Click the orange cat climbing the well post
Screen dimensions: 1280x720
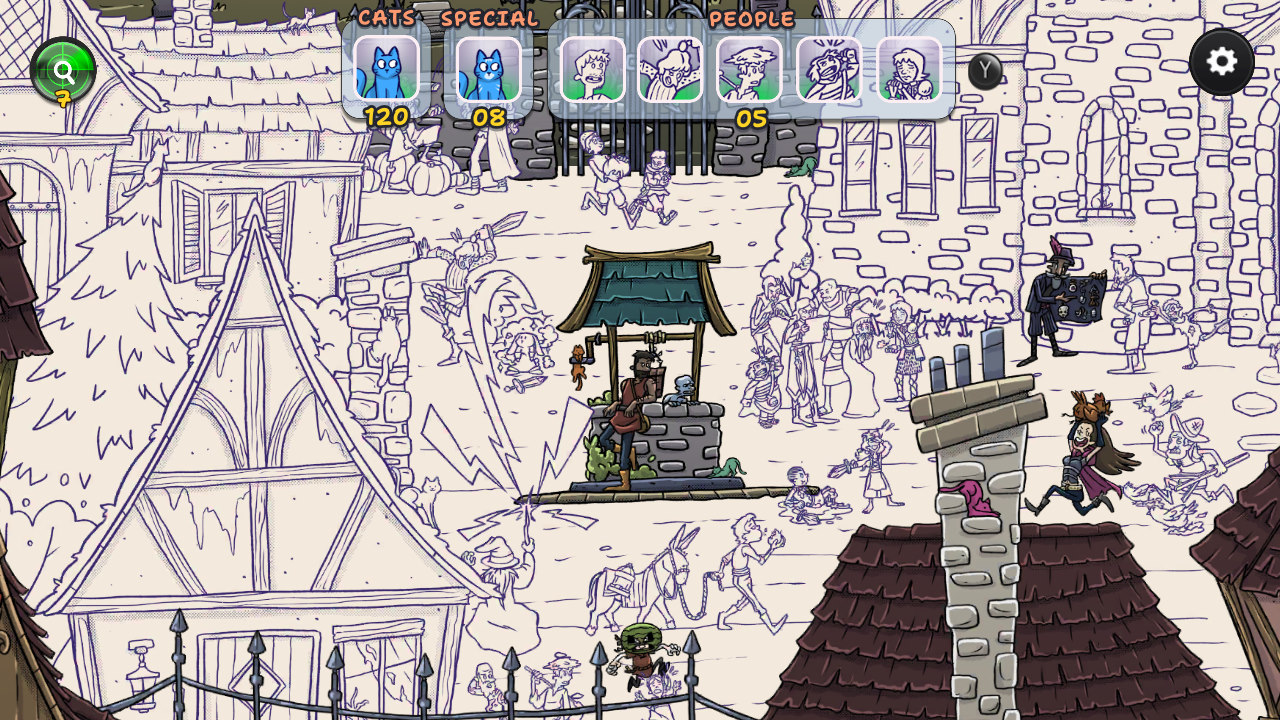click(578, 363)
